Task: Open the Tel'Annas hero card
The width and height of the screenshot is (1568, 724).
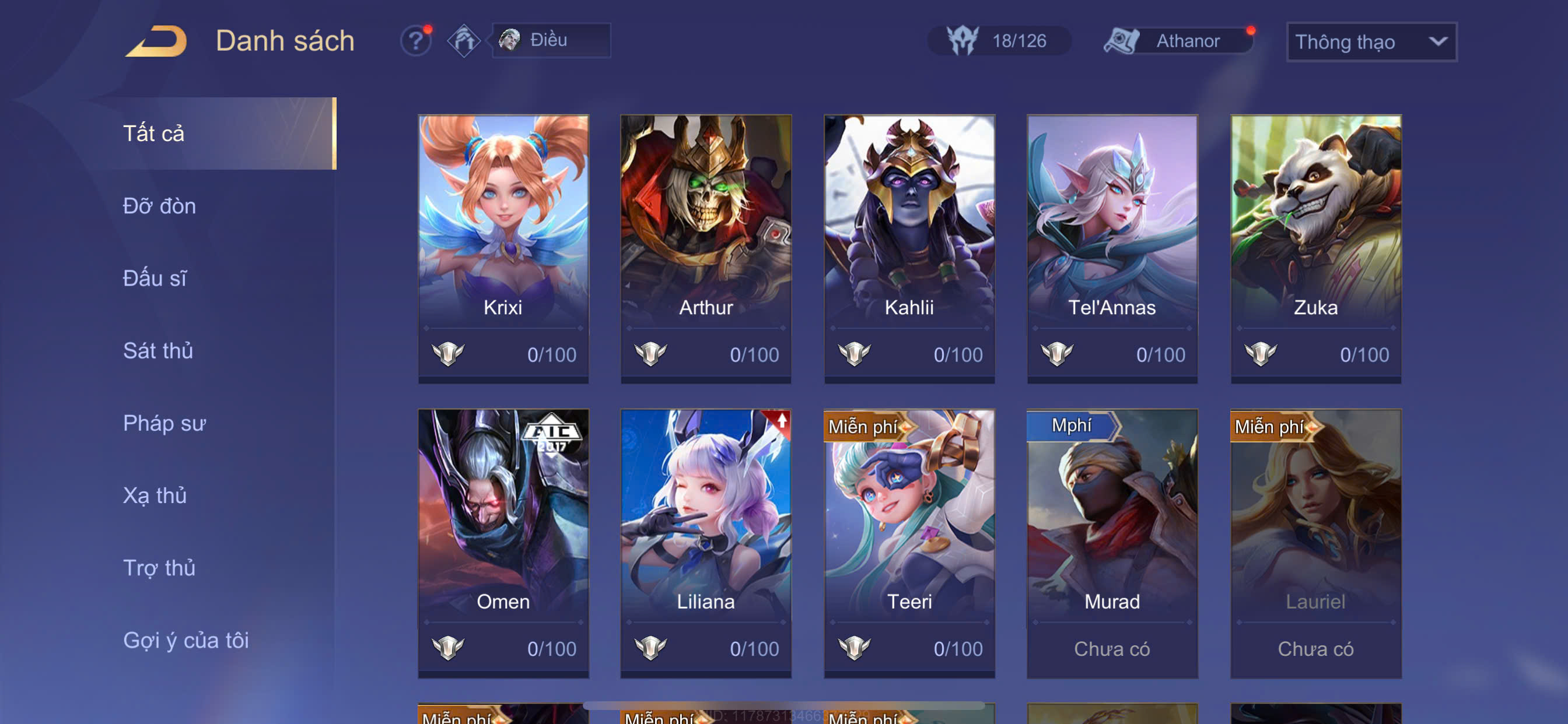Action: pos(1111,248)
